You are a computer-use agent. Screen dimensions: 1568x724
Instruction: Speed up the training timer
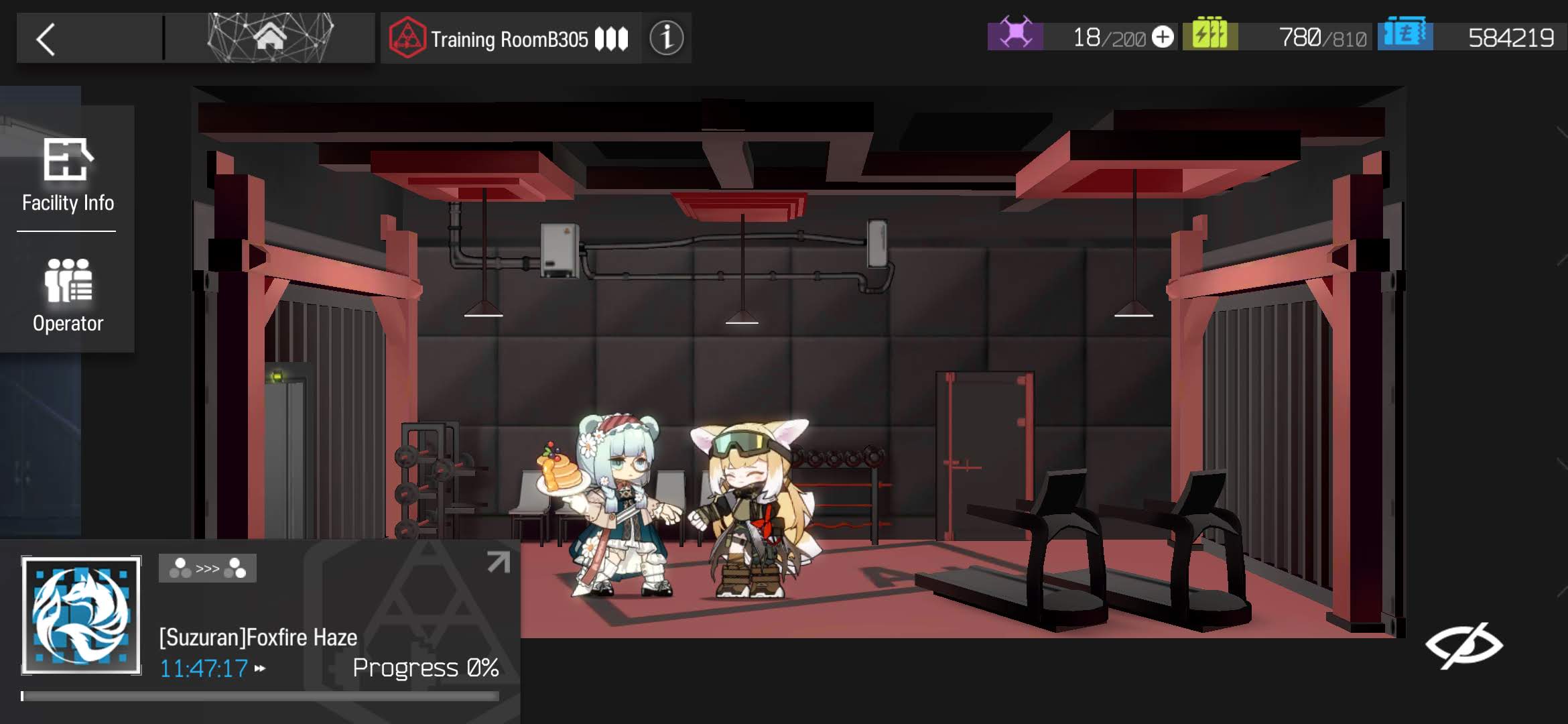pyautogui.click(x=260, y=668)
